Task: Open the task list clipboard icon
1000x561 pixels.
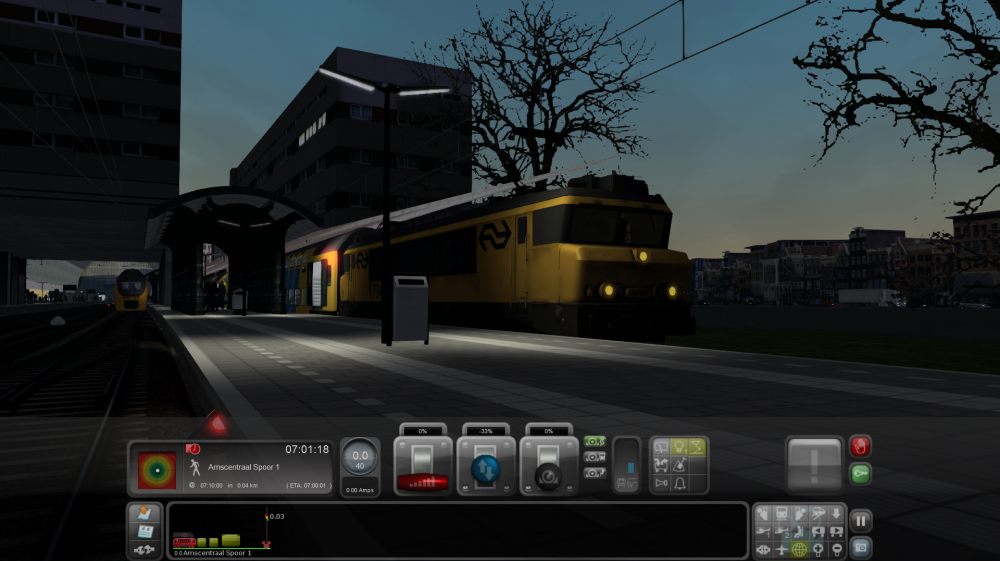Action: point(145,531)
